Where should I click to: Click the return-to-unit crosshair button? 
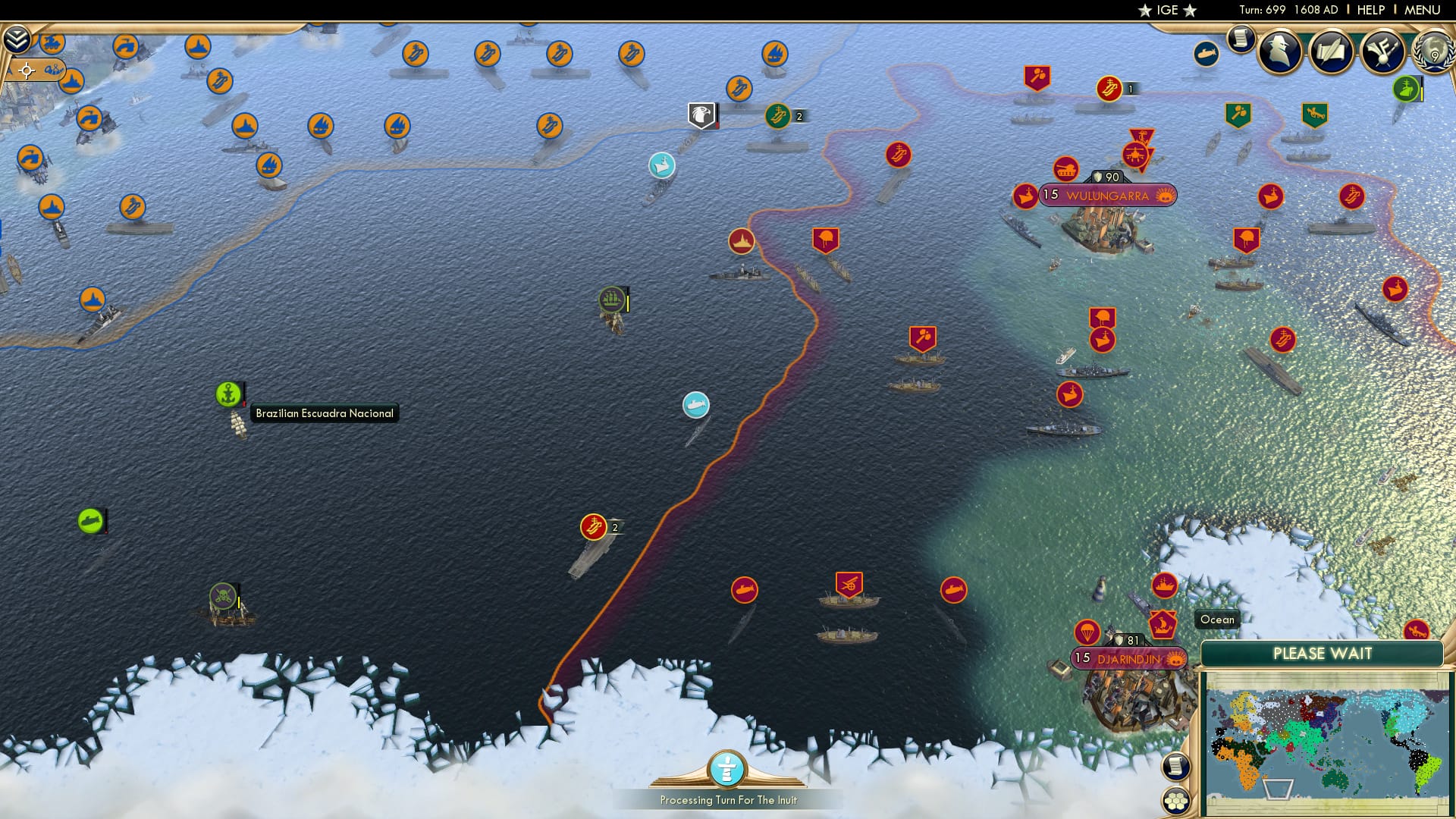27,71
